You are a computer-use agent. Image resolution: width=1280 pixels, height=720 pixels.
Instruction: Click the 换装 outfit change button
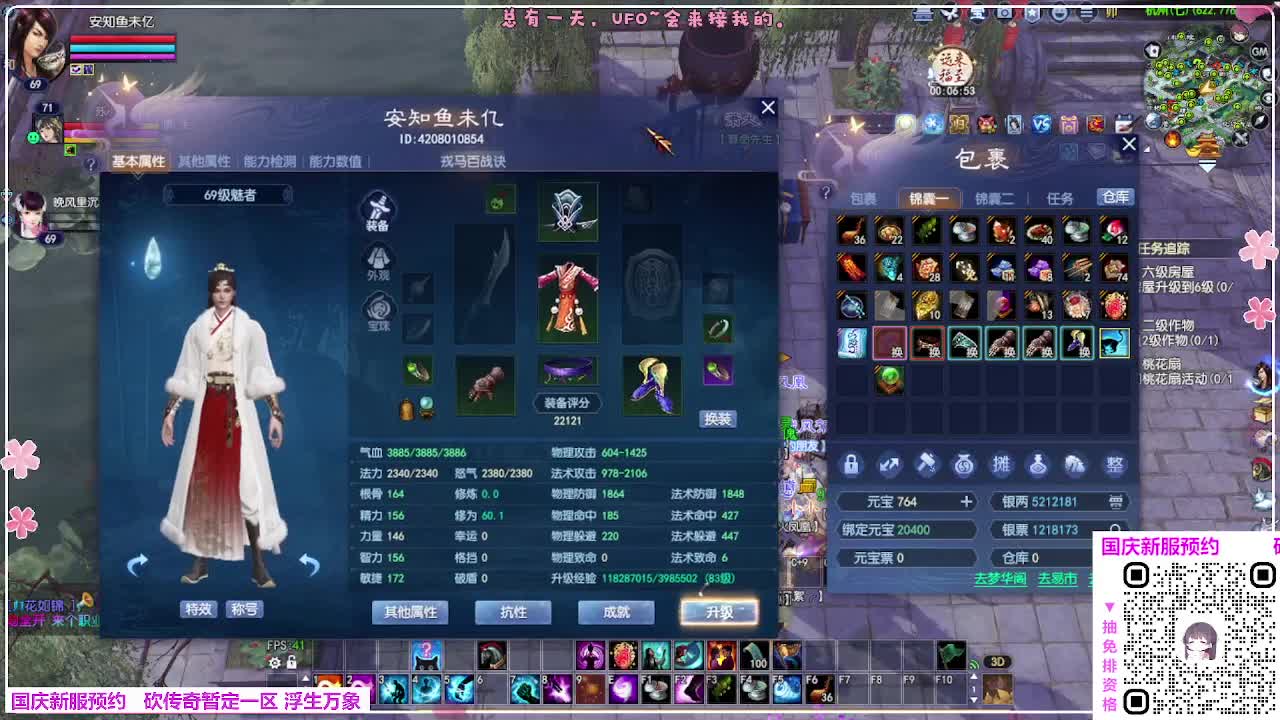718,418
